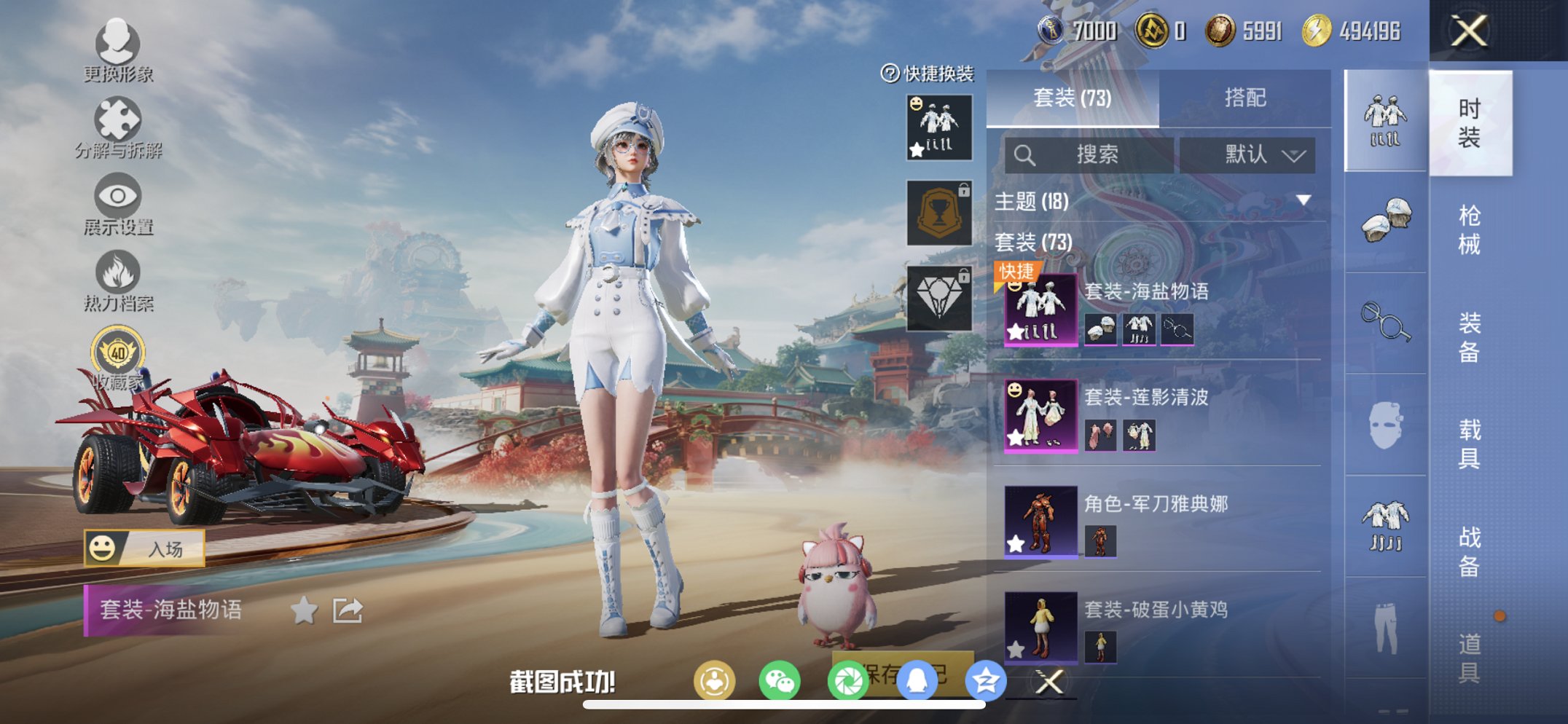Close the wardrobe with the top-right X
The image size is (1568, 724).
[1468, 31]
